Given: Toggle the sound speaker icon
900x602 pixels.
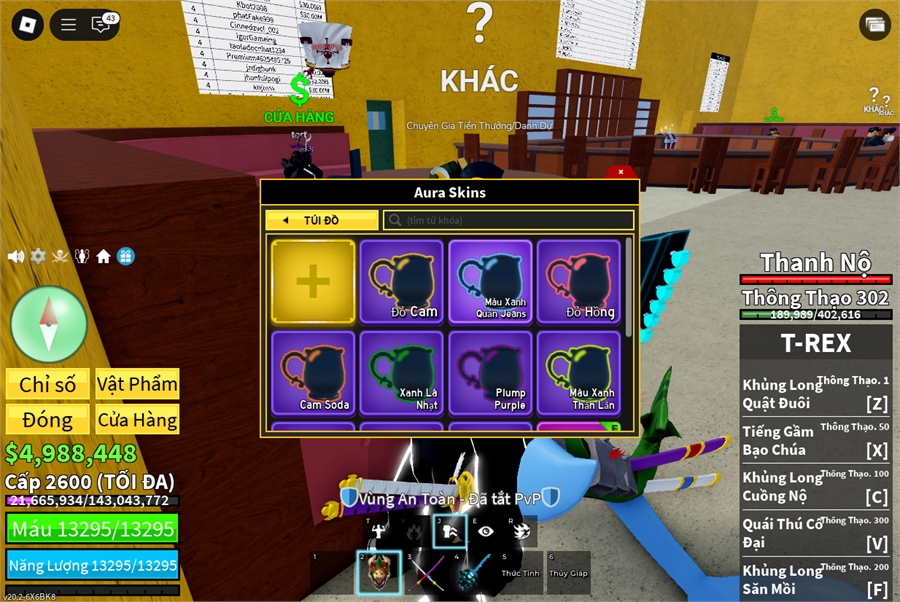Looking at the screenshot, I should (x=16, y=256).
